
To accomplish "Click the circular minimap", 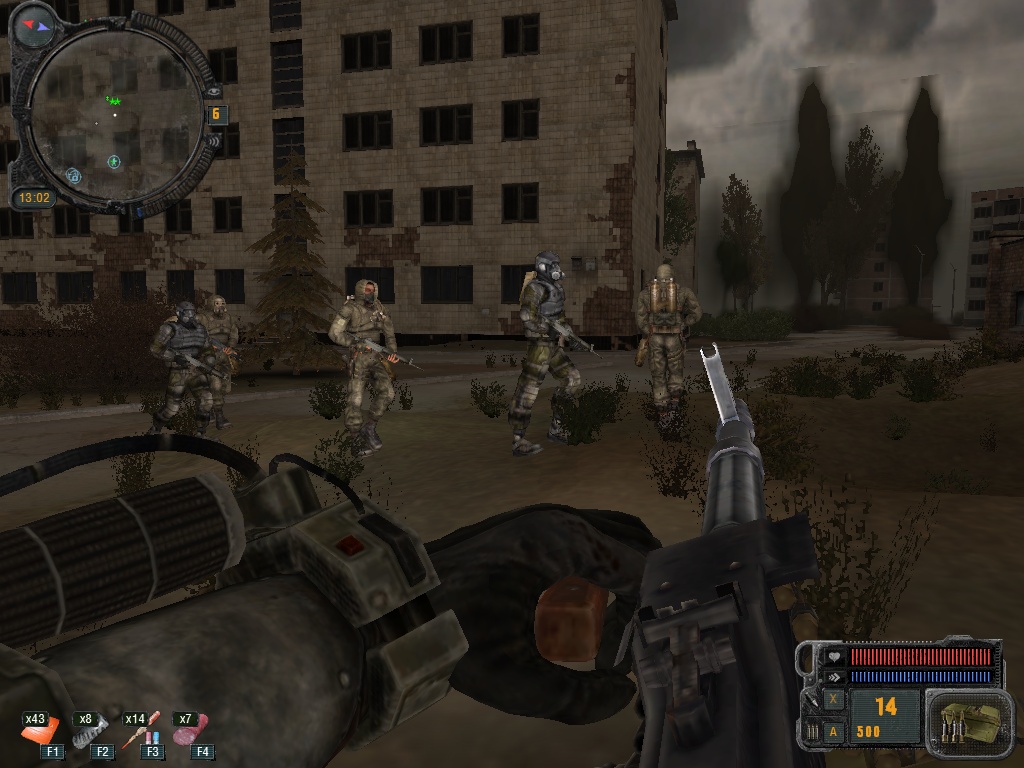I will click(113, 116).
